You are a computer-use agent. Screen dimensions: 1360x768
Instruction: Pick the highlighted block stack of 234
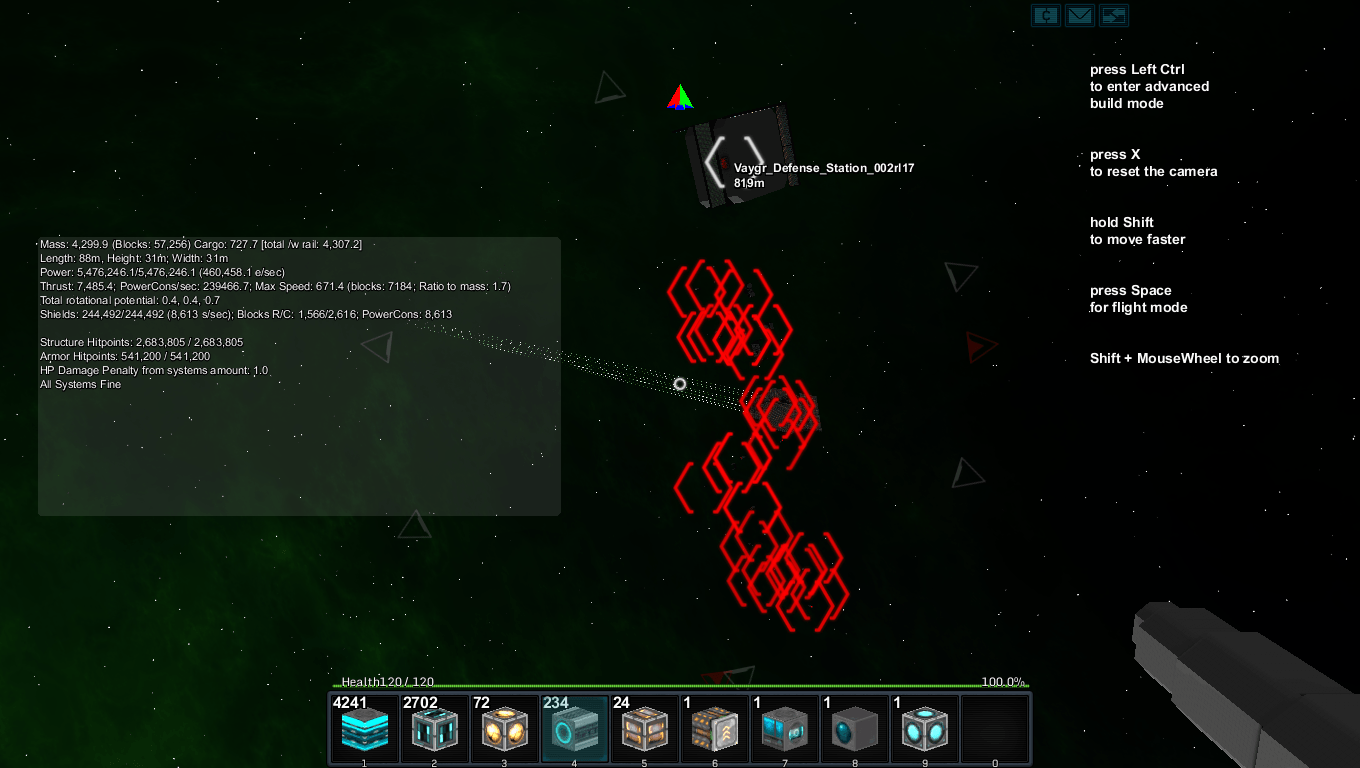click(575, 730)
